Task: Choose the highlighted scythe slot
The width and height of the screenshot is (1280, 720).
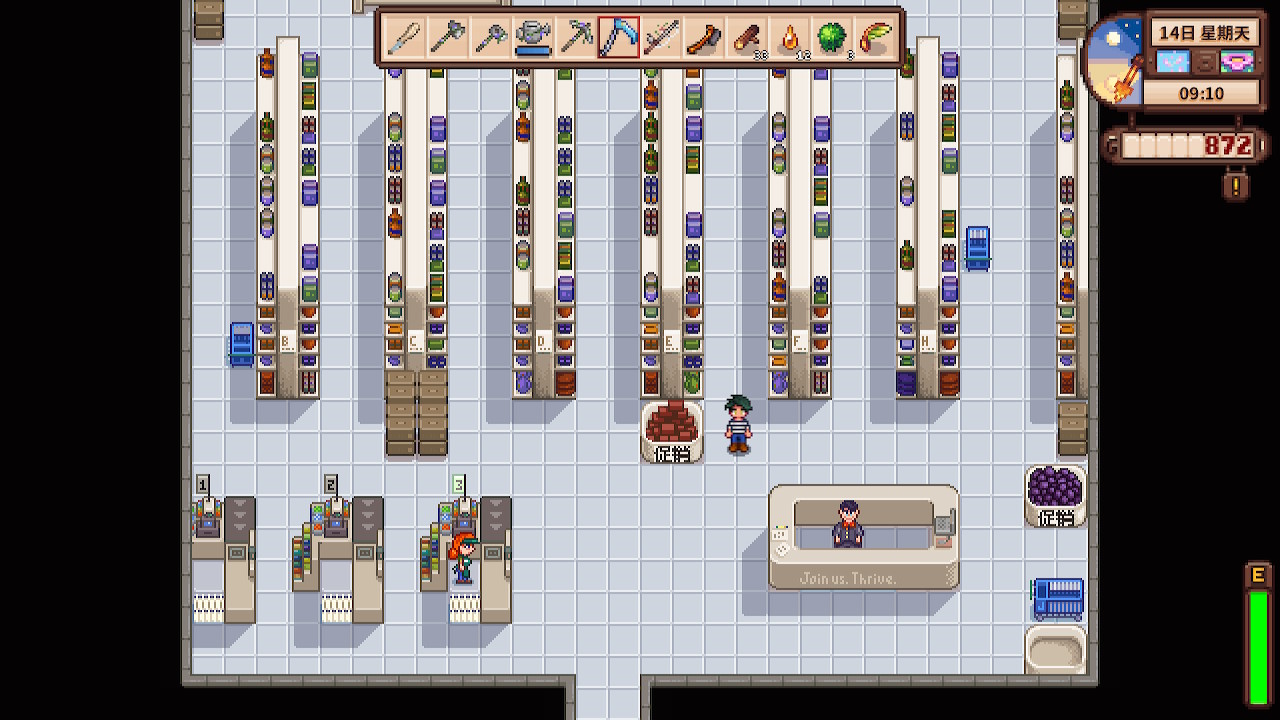Action: [618, 38]
